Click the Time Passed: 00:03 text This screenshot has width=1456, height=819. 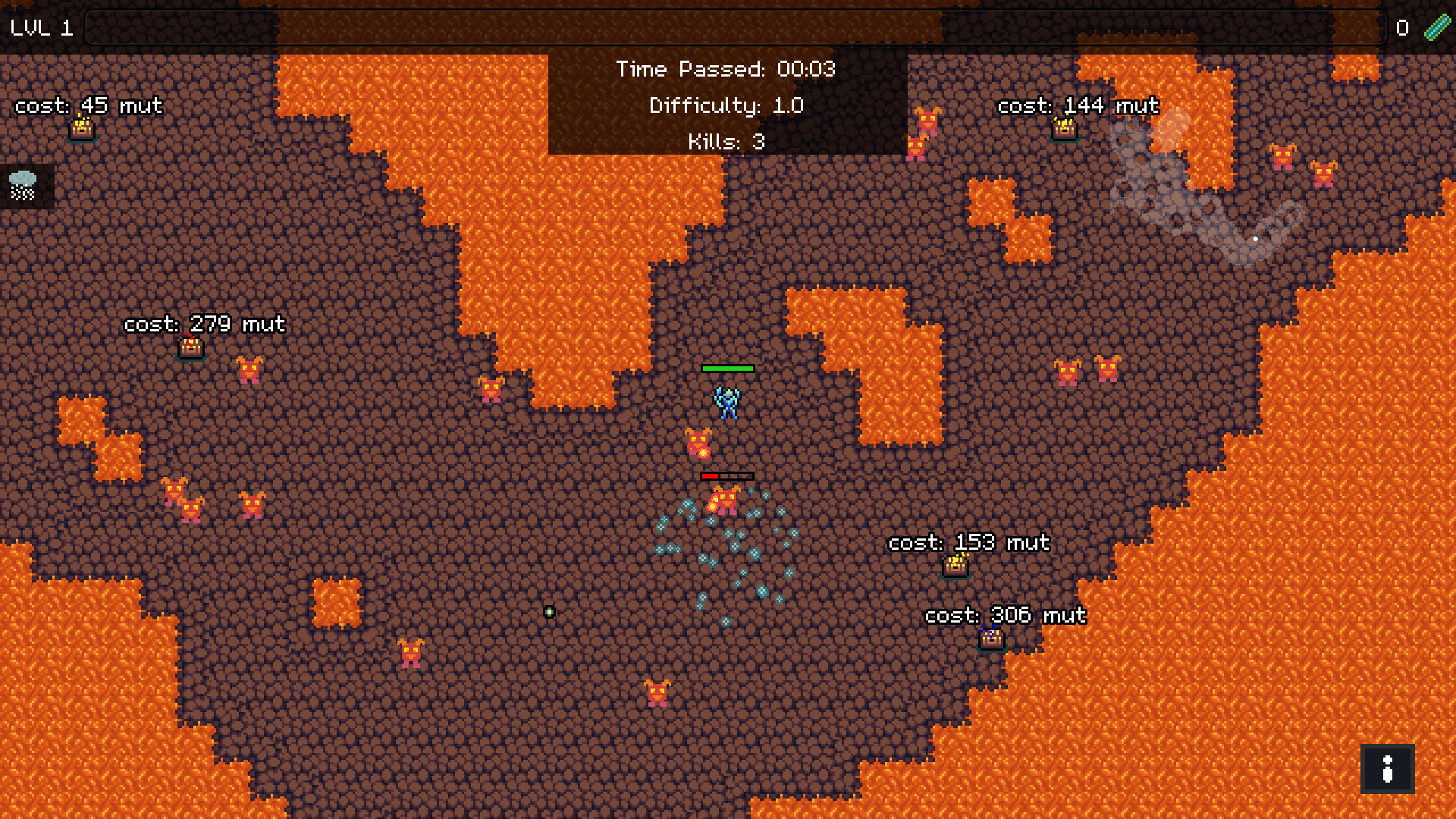pos(726,70)
